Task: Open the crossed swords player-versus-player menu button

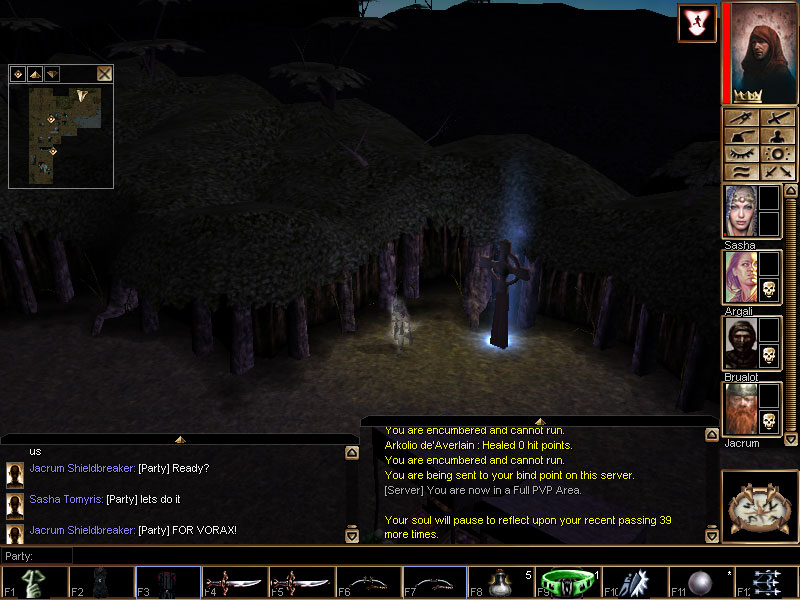Action: click(x=776, y=172)
